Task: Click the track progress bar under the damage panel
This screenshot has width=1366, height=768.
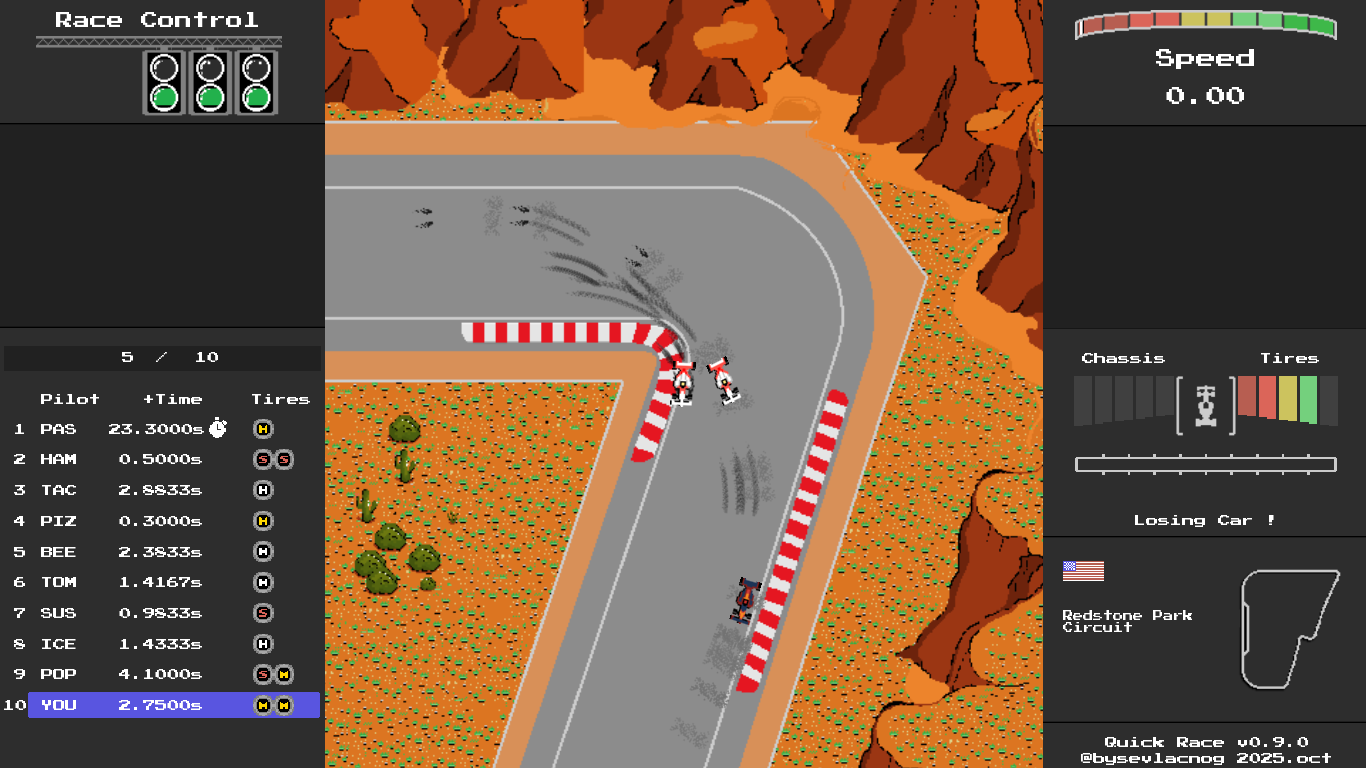Action: [1204, 463]
